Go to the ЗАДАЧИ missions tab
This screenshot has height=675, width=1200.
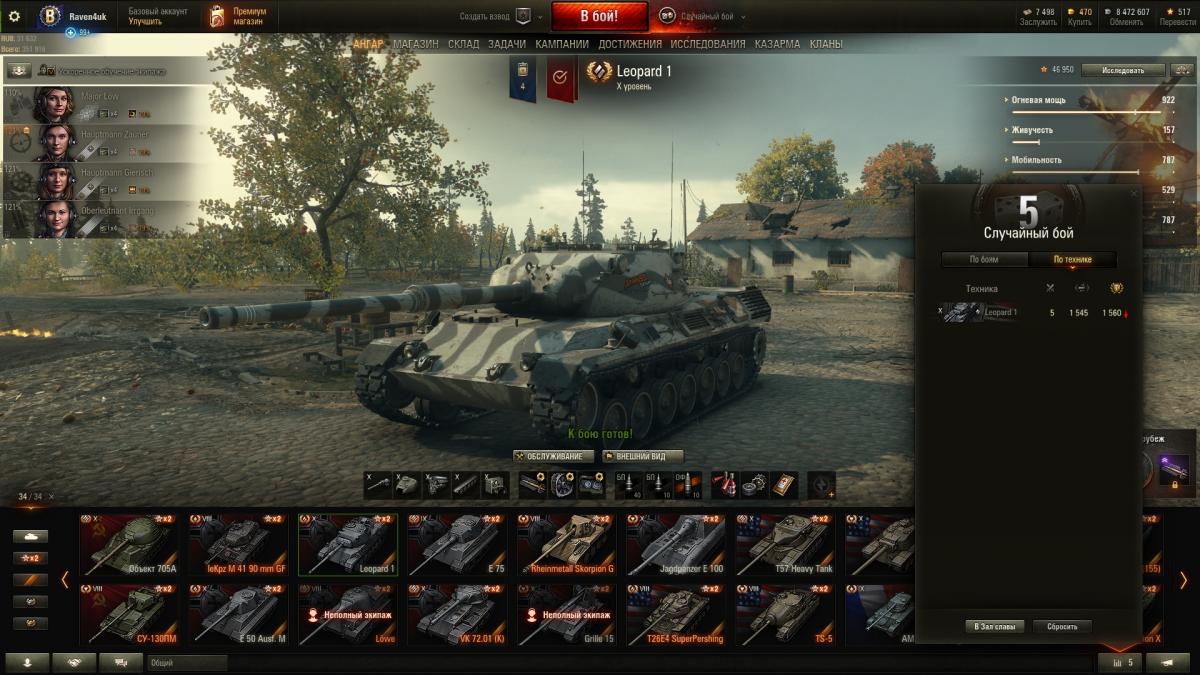[507, 44]
